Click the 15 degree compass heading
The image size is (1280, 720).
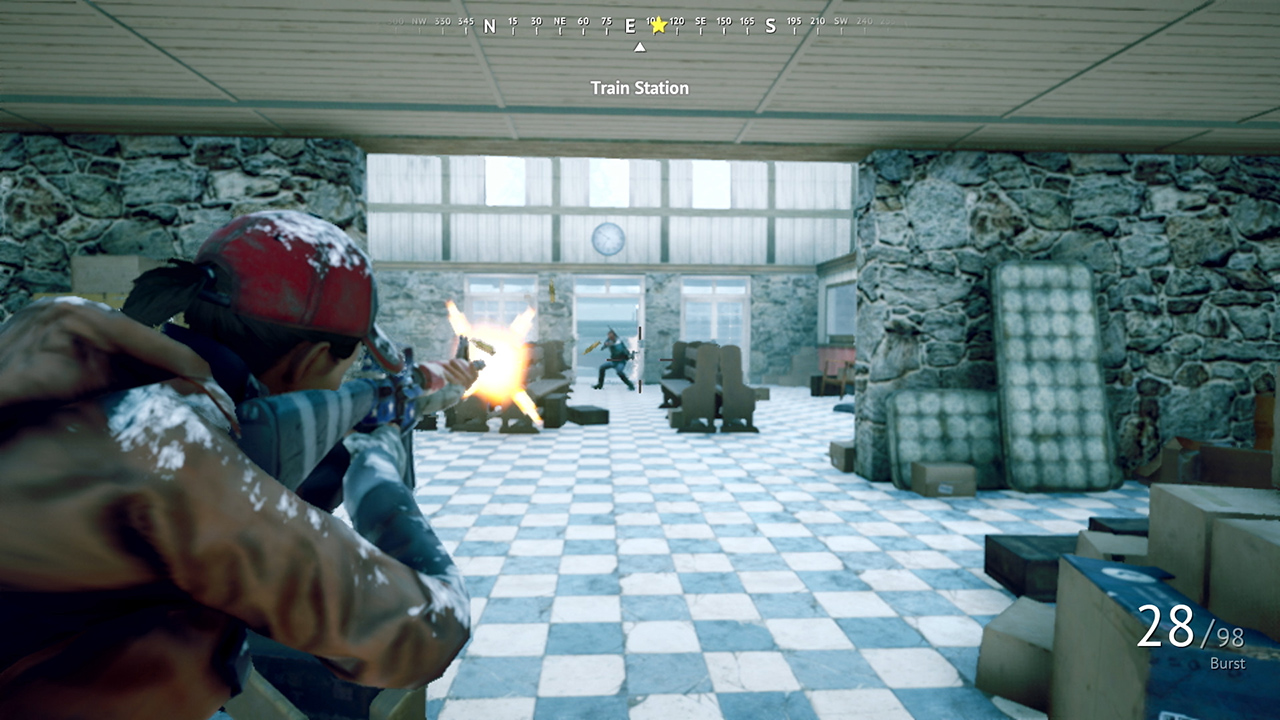(513, 21)
